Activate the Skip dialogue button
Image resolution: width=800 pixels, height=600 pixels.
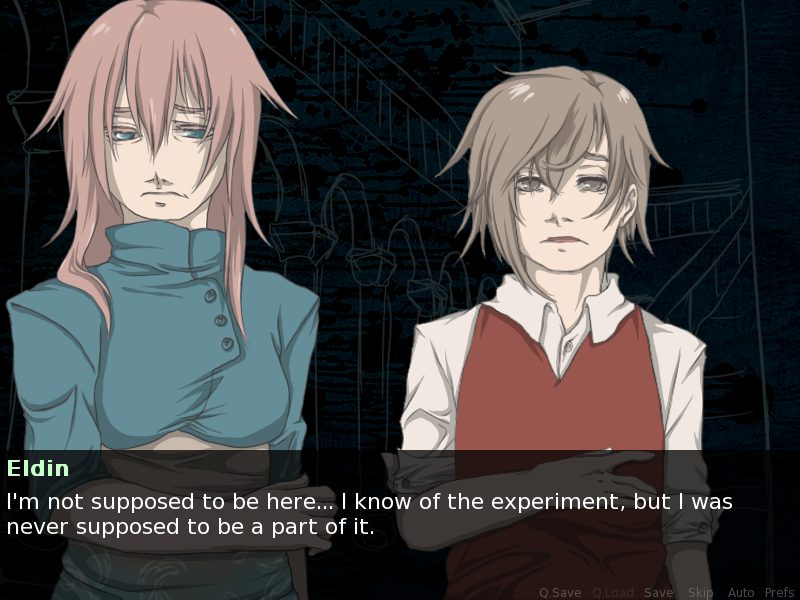coord(700,593)
